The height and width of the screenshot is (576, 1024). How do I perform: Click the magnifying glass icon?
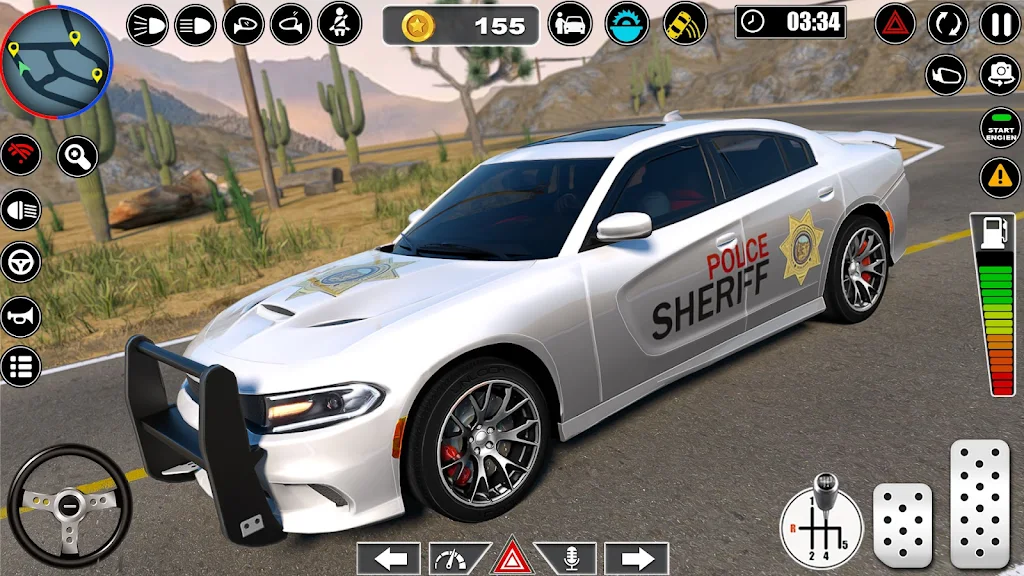(x=77, y=157)
